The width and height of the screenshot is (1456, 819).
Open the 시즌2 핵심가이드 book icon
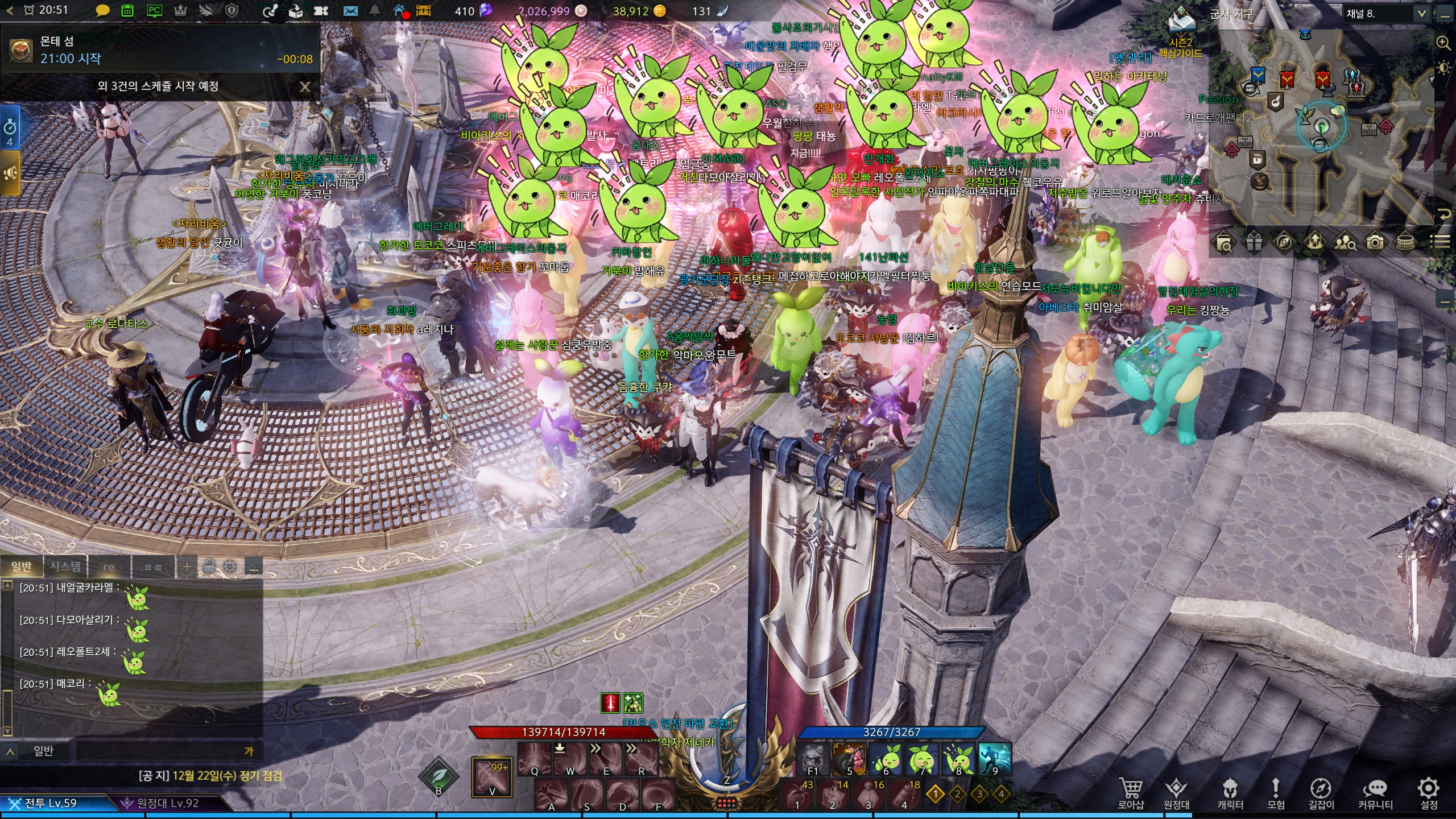point(1180,24)
